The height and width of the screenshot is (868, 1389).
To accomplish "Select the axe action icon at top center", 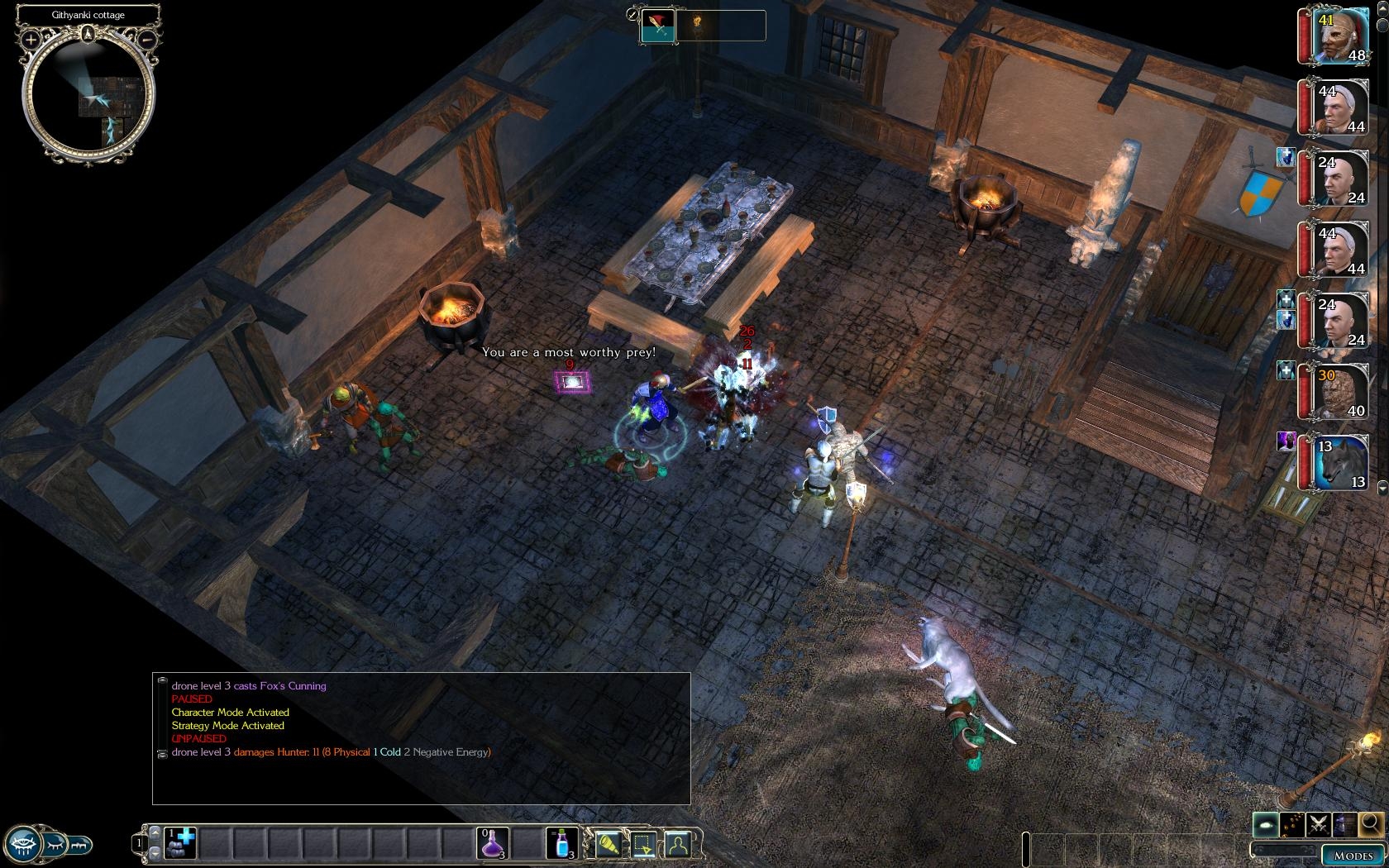I will click(x=658, y=26).
